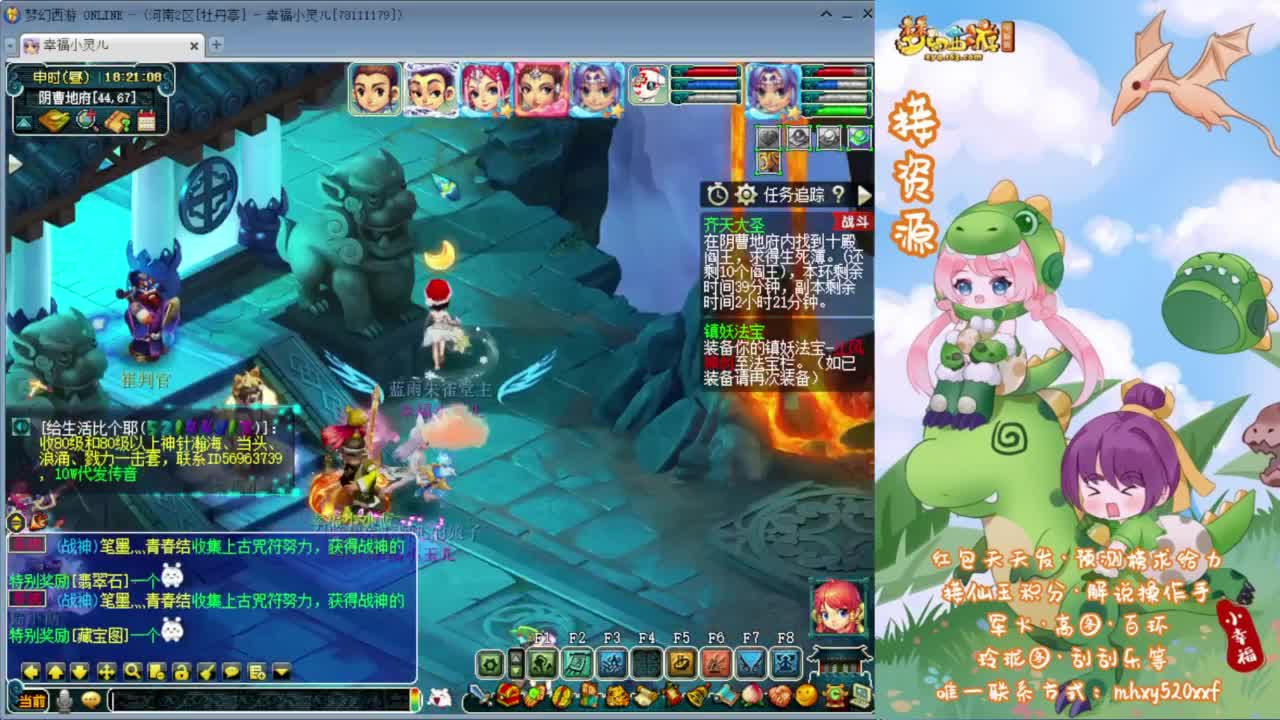Viewport: 1280px width, 720px height.
Task: Toggle the lock icon in the chat toolbar
Action: [x=181, y=673]
